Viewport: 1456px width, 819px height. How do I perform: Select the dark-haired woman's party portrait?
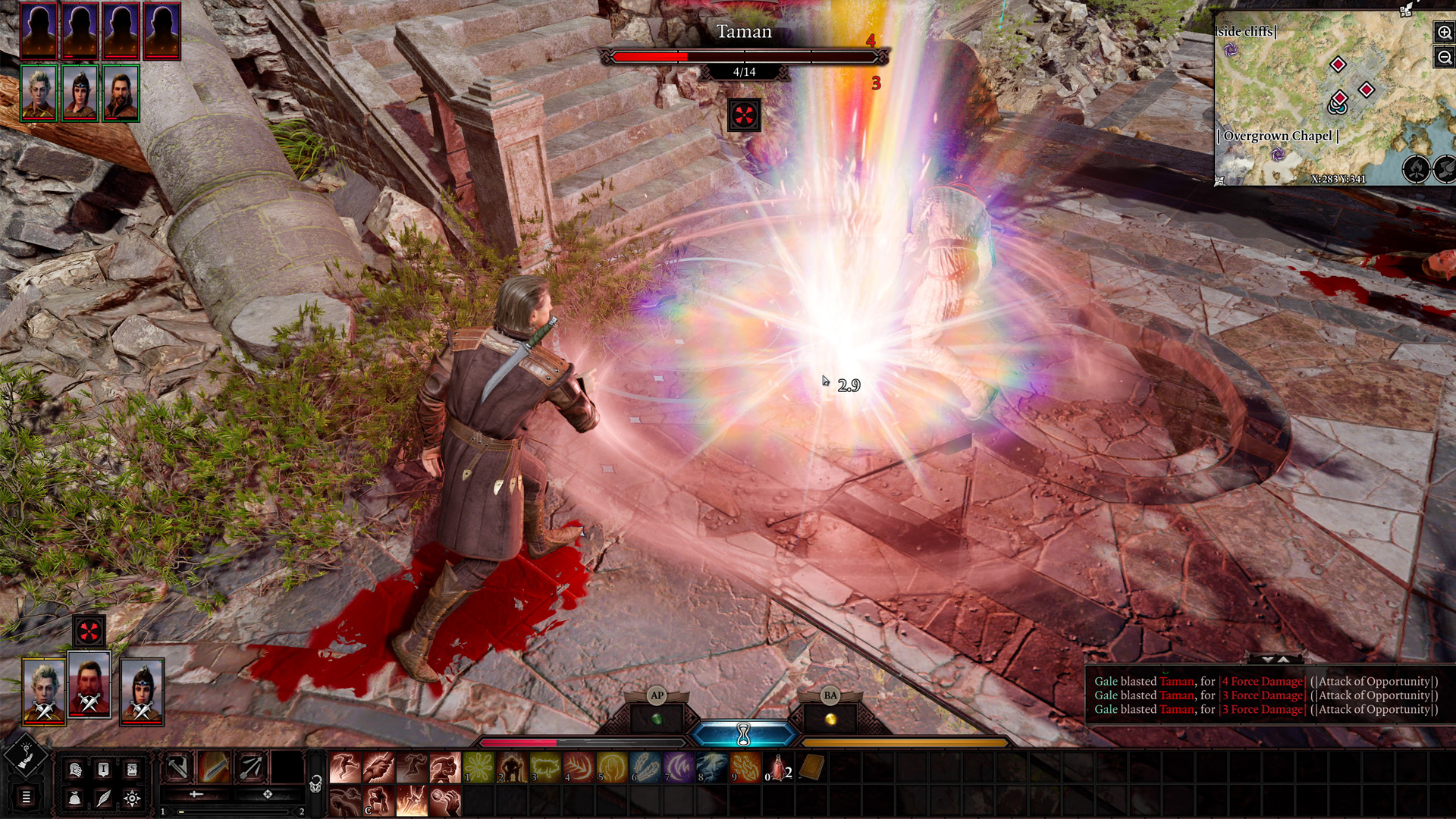tap(142, 690)
